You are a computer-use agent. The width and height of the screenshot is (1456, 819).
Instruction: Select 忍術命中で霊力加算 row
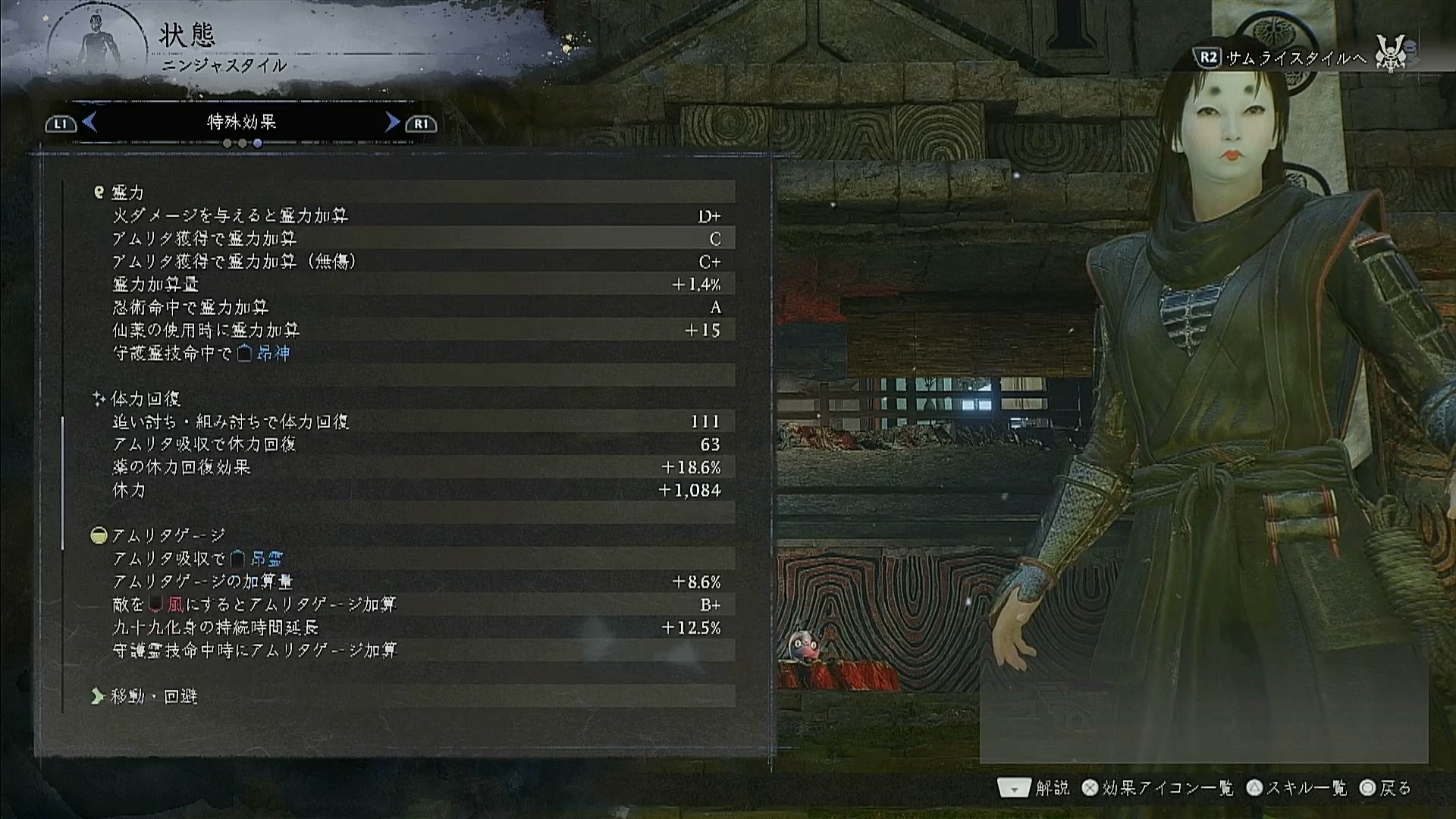416,307
